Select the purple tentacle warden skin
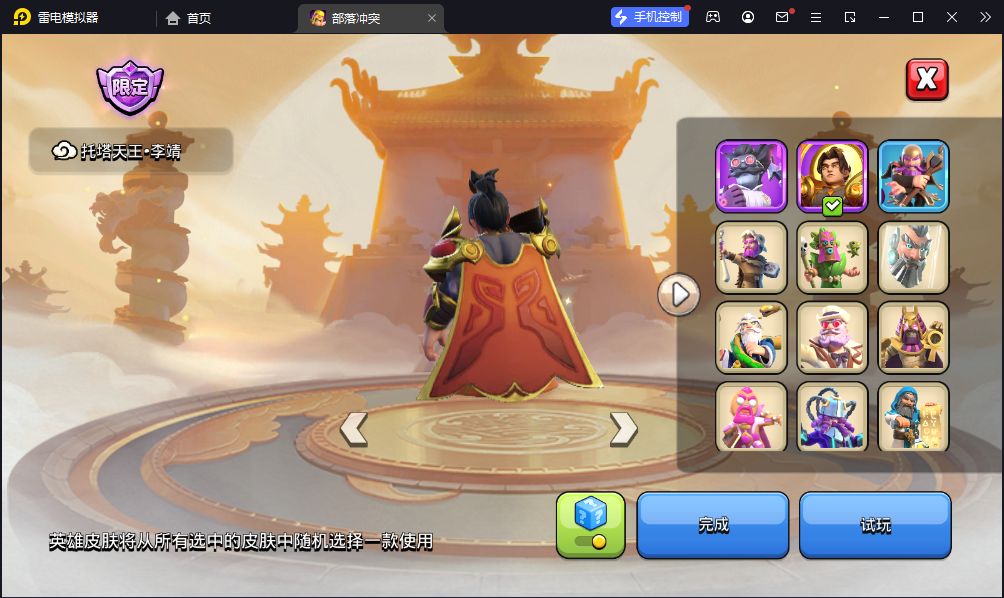This screenshot has height=598, width=1004. pyautogui.click(x=832, y=416)
